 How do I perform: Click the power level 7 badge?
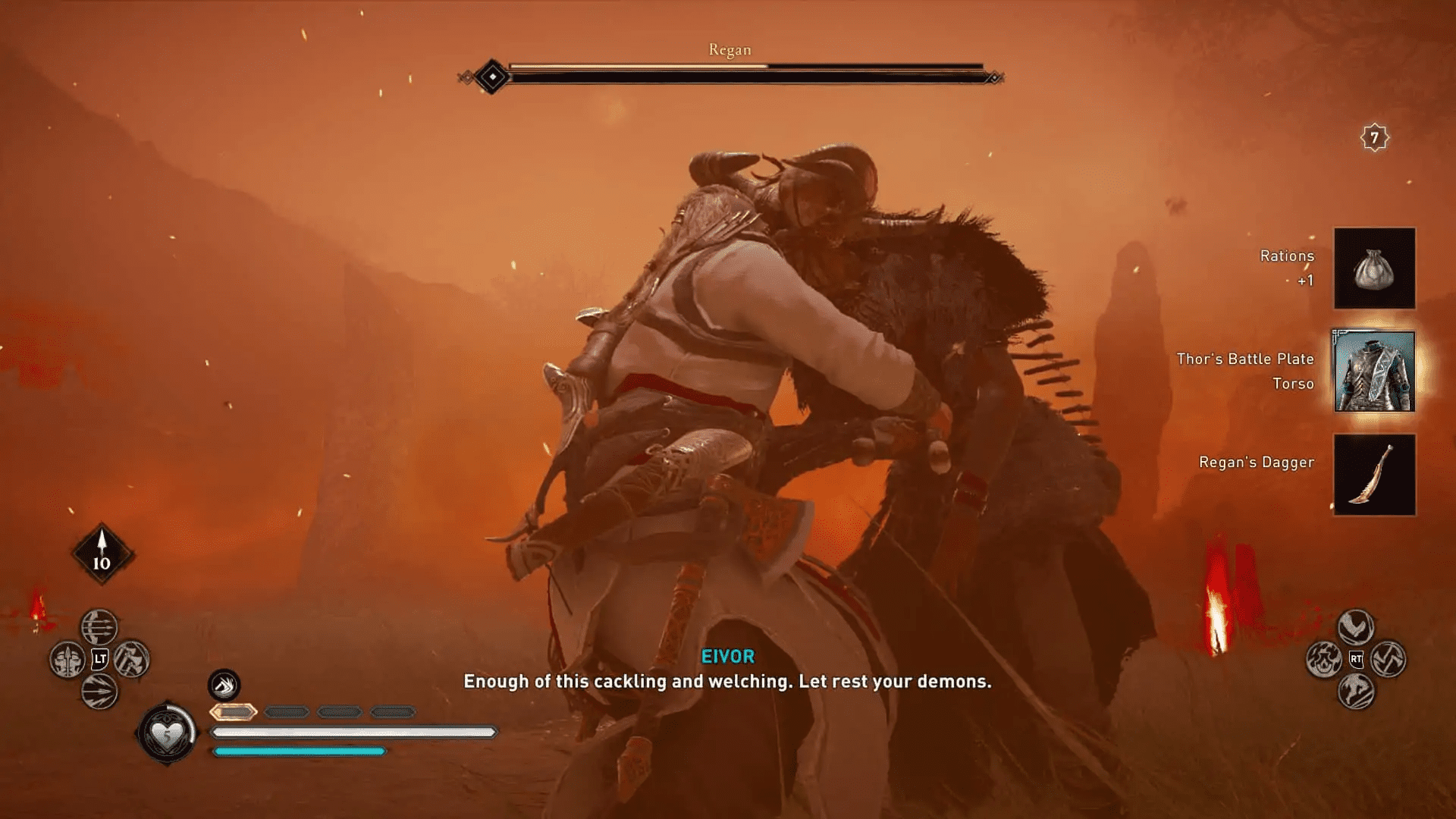[1373, 139]
